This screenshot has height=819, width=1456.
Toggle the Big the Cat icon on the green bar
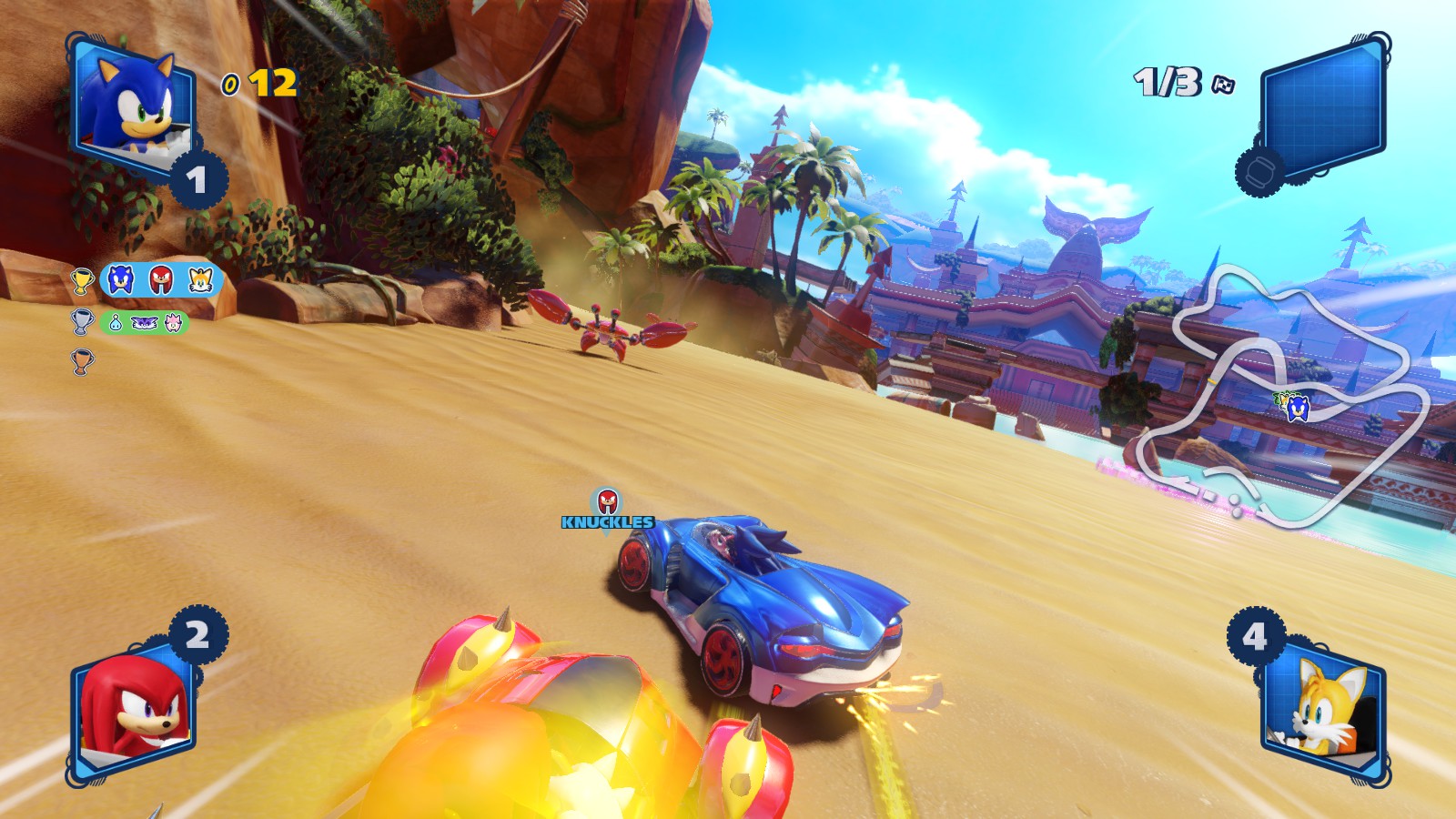144,323
